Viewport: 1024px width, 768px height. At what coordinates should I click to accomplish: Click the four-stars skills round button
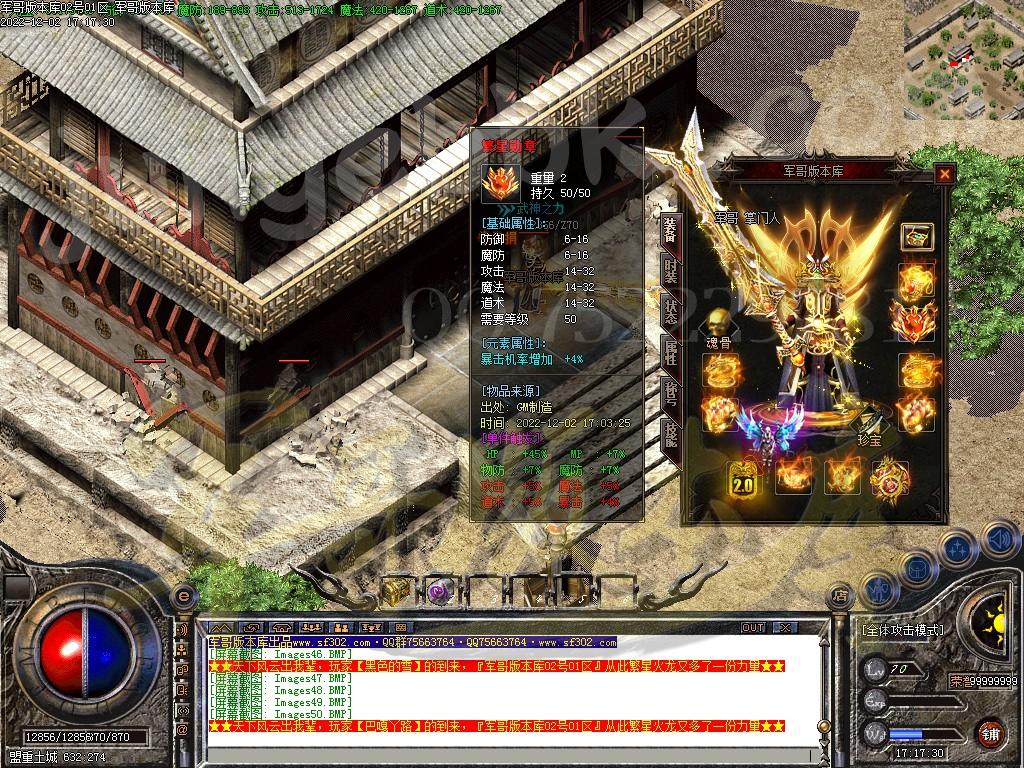957,548
